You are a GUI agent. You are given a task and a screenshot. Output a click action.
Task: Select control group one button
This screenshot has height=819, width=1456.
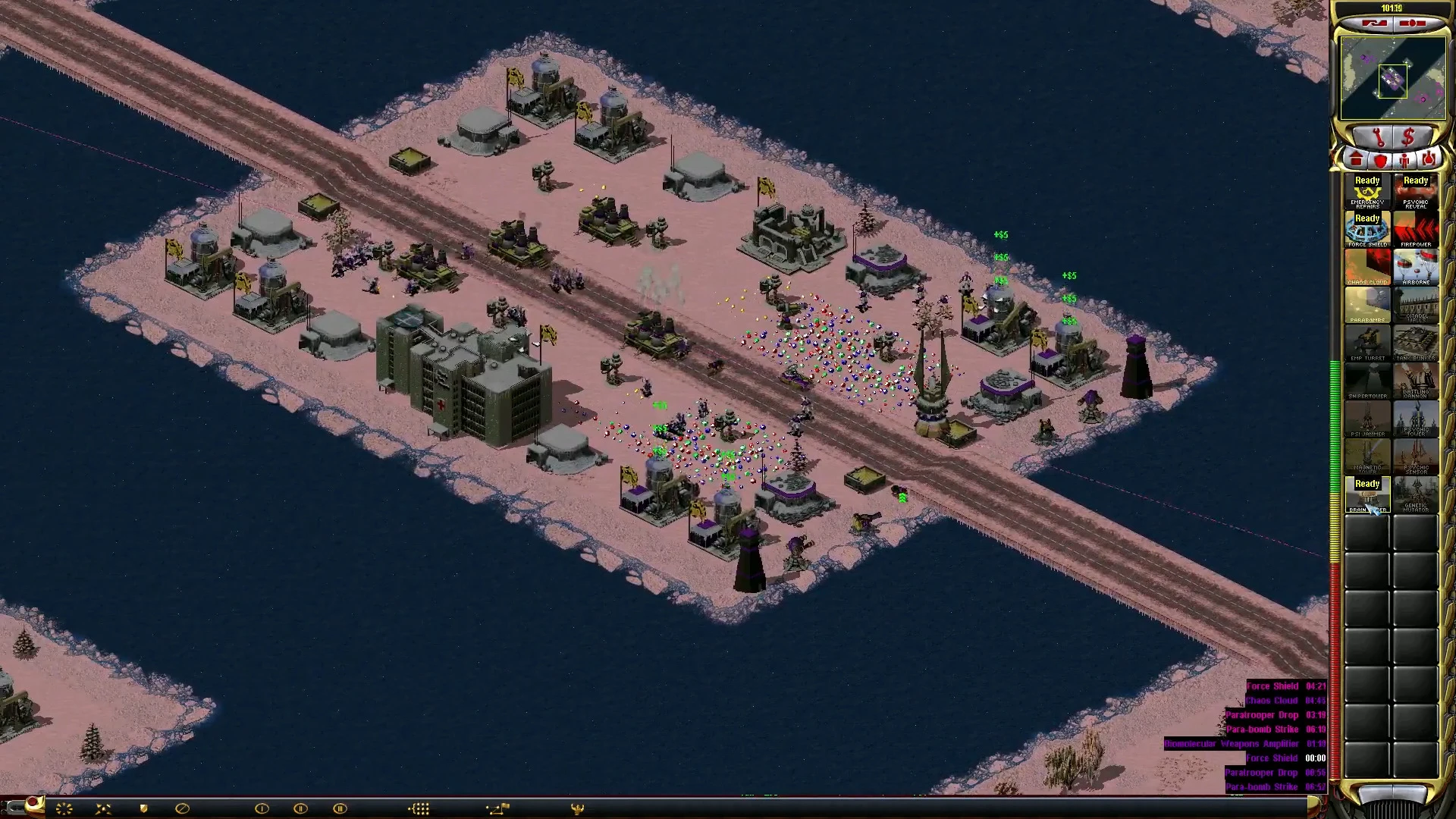click(262, 808)
